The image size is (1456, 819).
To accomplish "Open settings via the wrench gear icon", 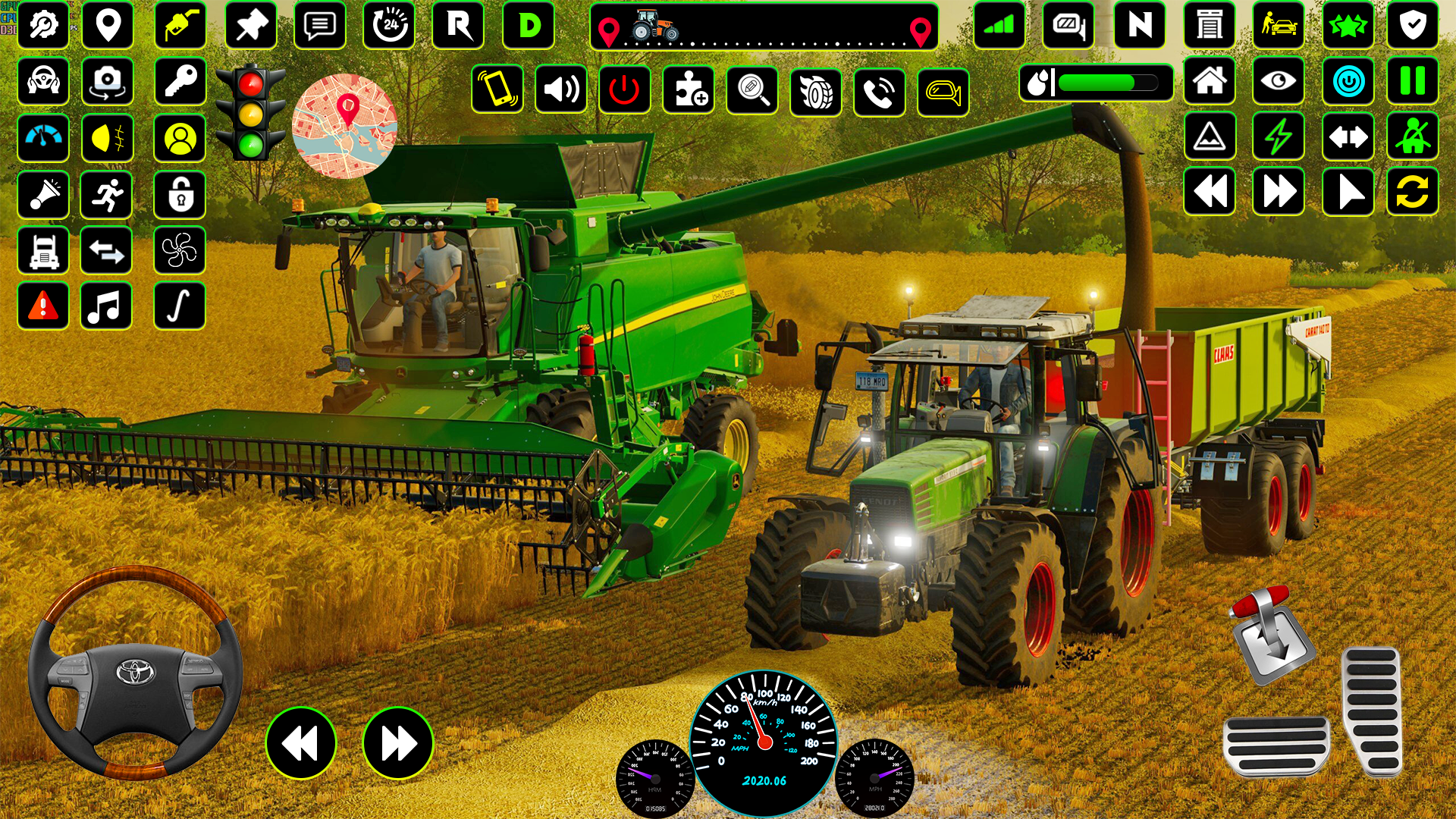I will (x=43, y=27).
